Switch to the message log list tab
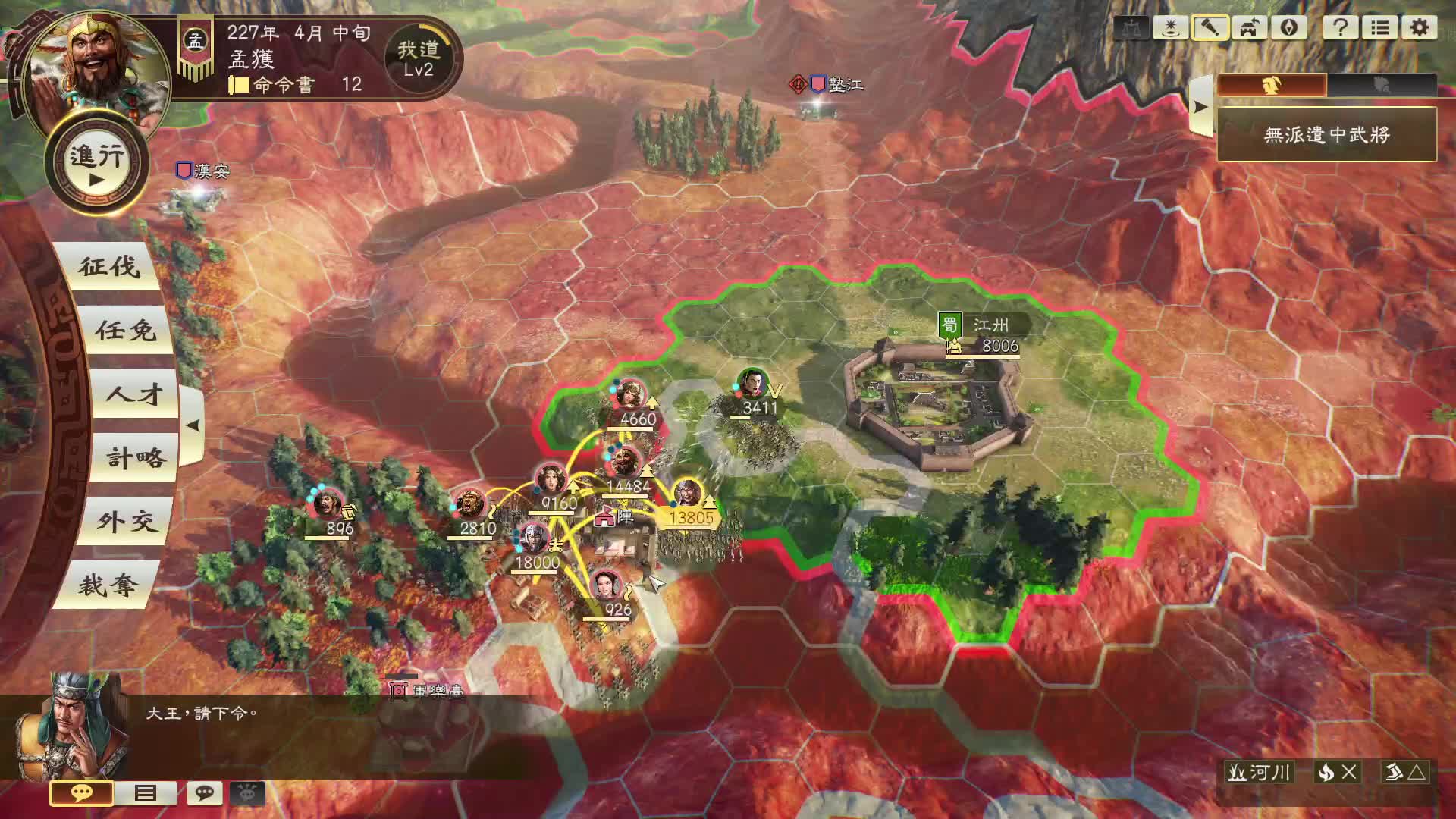 coord(145,793)
